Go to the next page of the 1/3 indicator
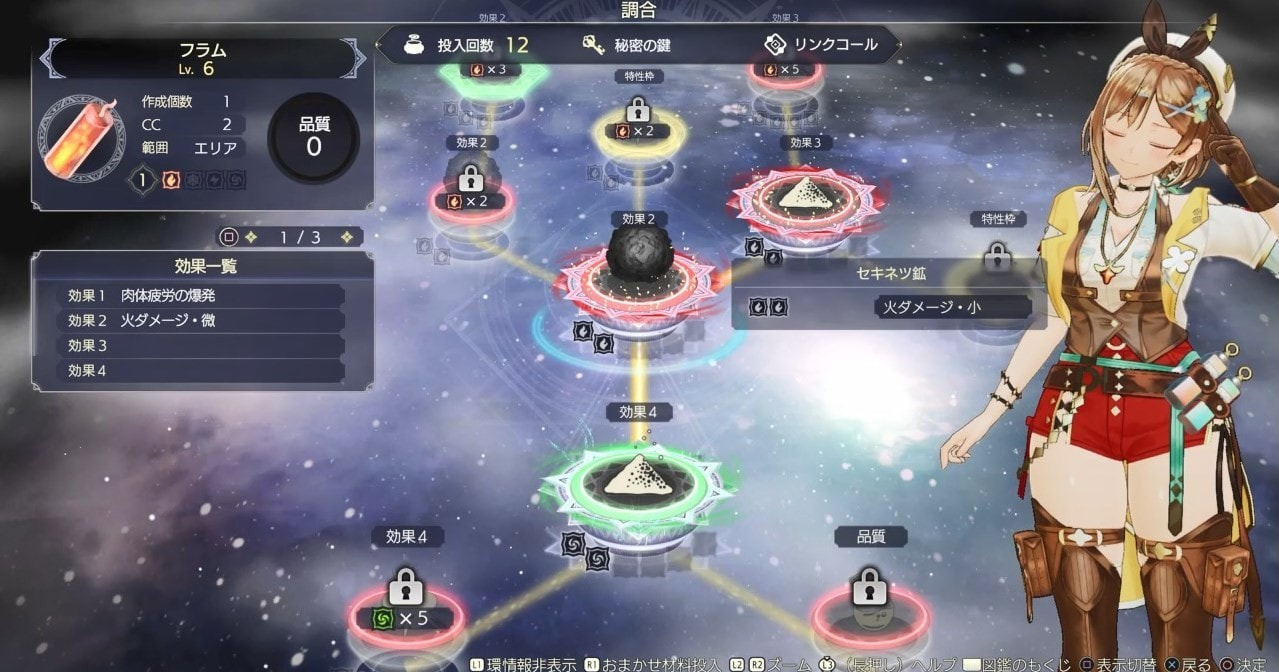The image size is (1279, 672). [347, 237]
